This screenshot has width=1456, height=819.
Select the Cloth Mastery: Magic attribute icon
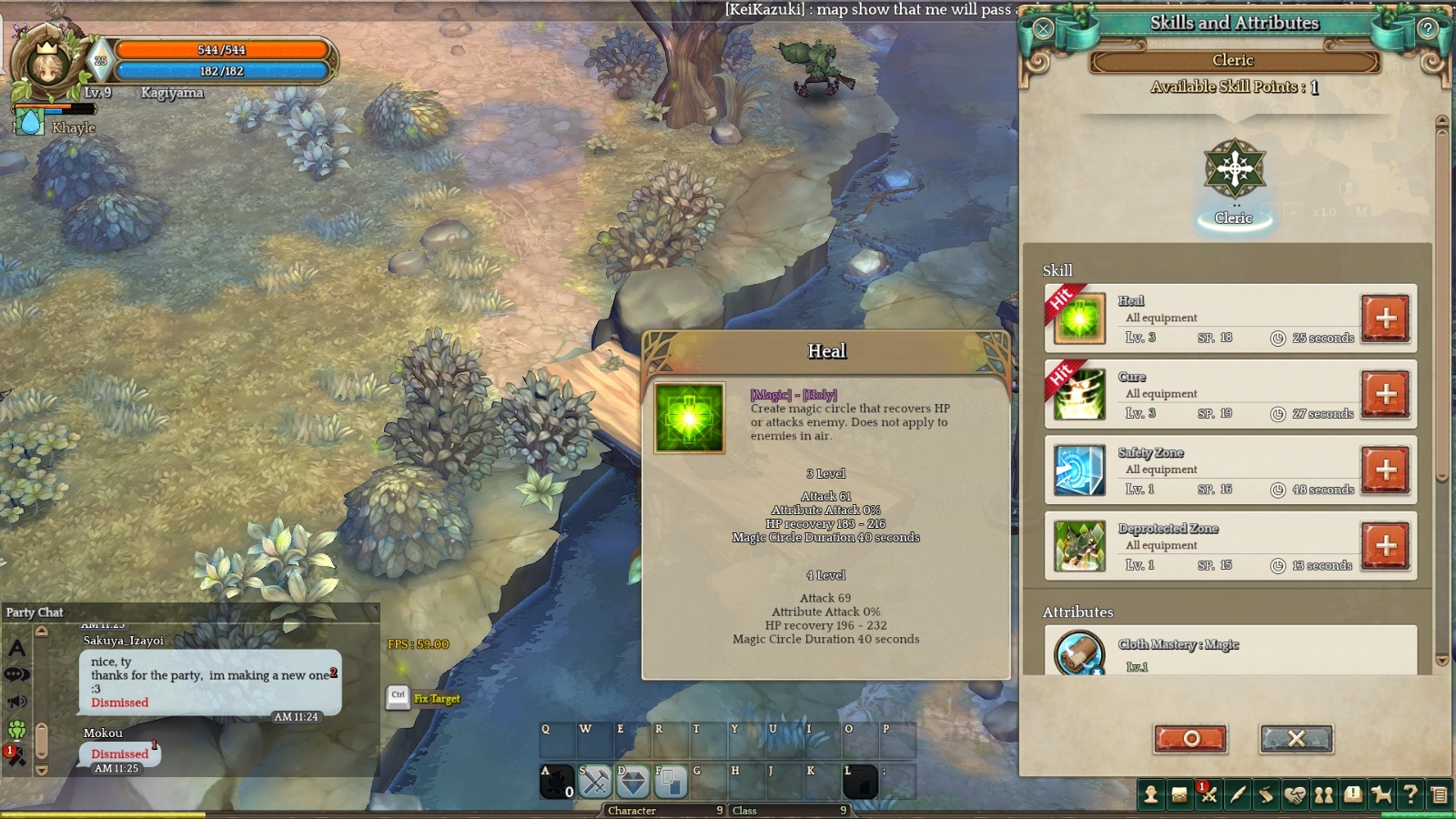[1079, 652]
